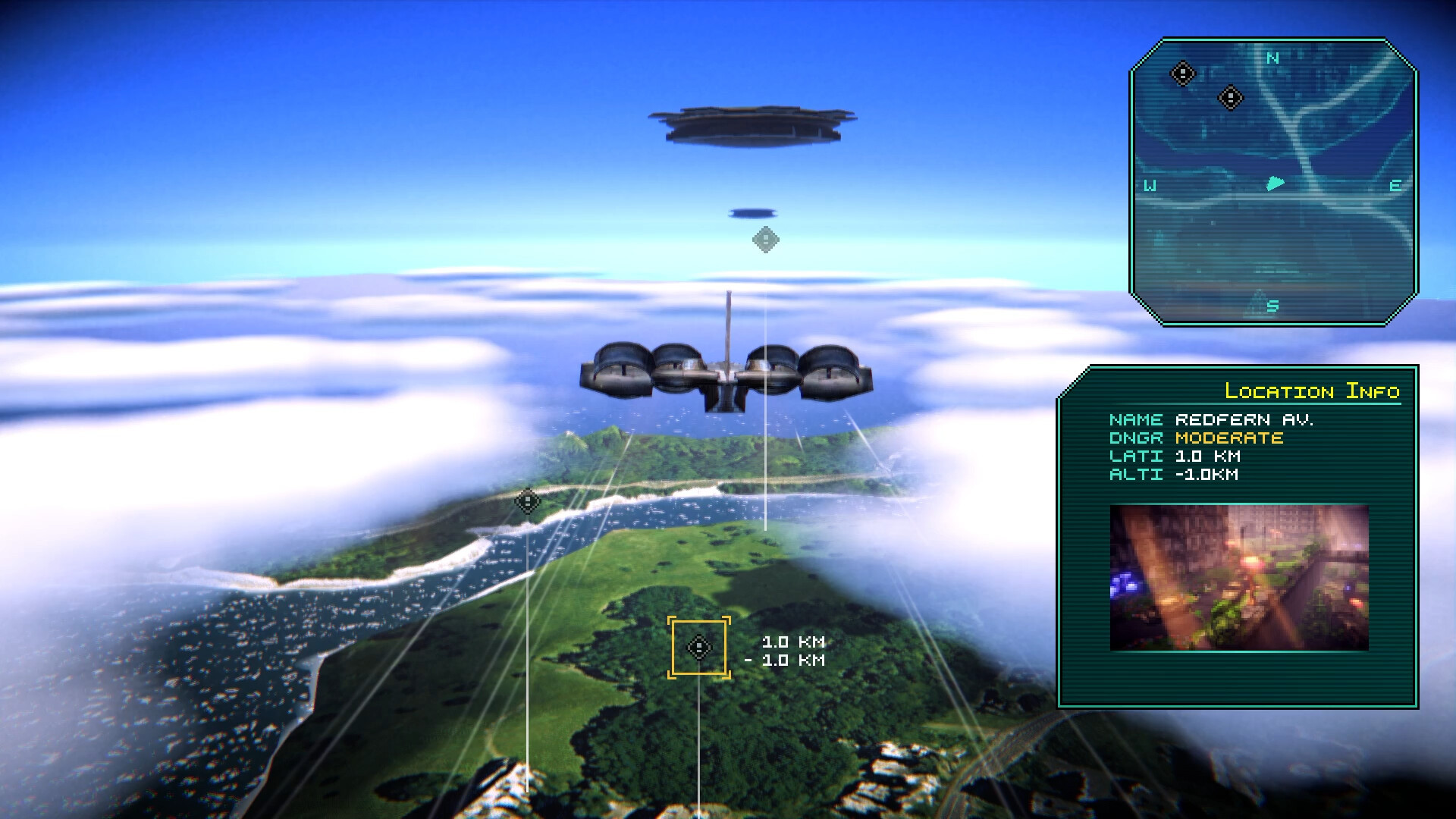The height and width of the screenshot is (819, 1456).
Task: Click the upper-left diamond marker on the minimap
Action: (x=1183, y=72)
